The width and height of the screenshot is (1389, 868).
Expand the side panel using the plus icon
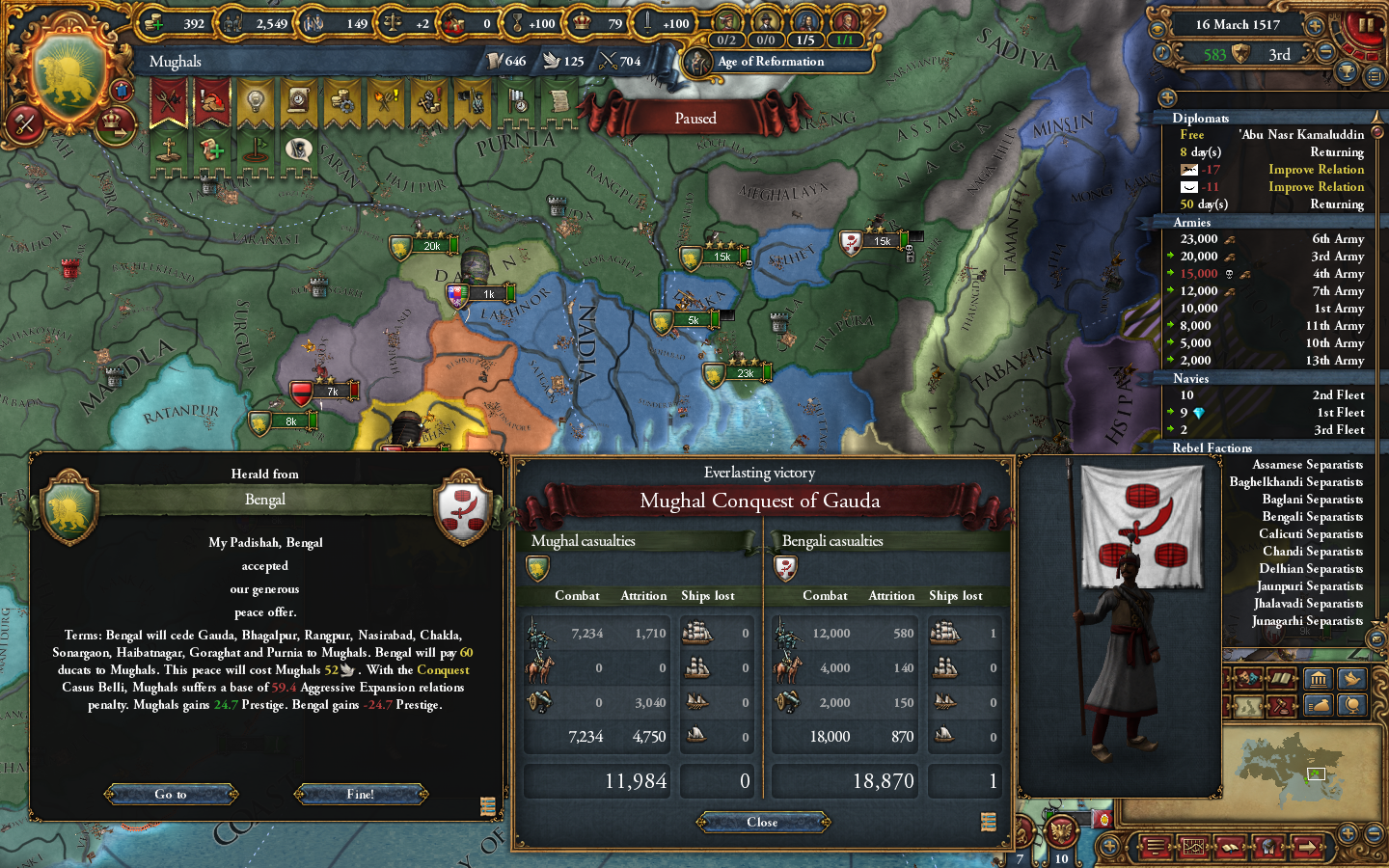pos(1166,97)
